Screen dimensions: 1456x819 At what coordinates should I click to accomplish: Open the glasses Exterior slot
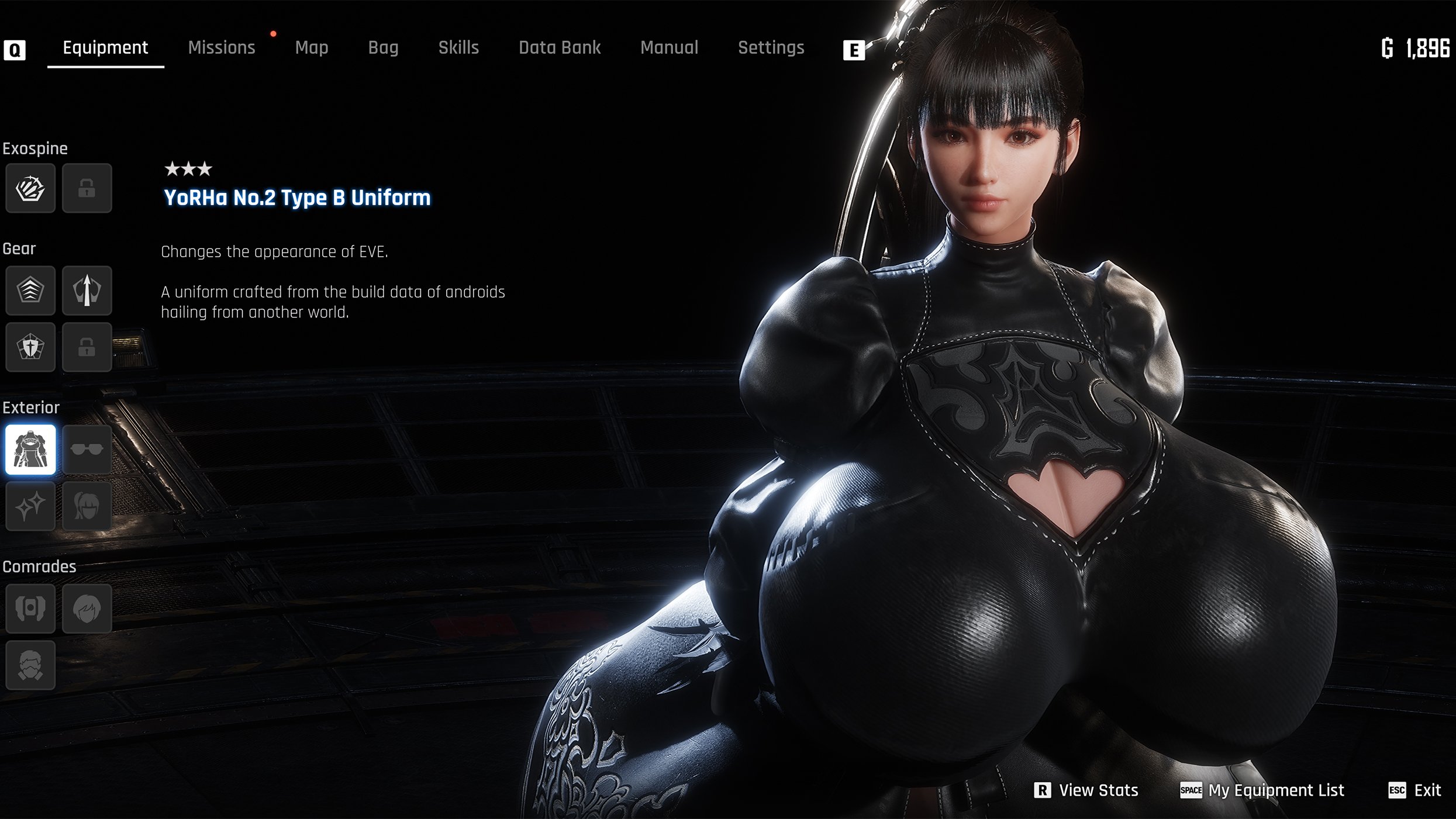(87, 450)
